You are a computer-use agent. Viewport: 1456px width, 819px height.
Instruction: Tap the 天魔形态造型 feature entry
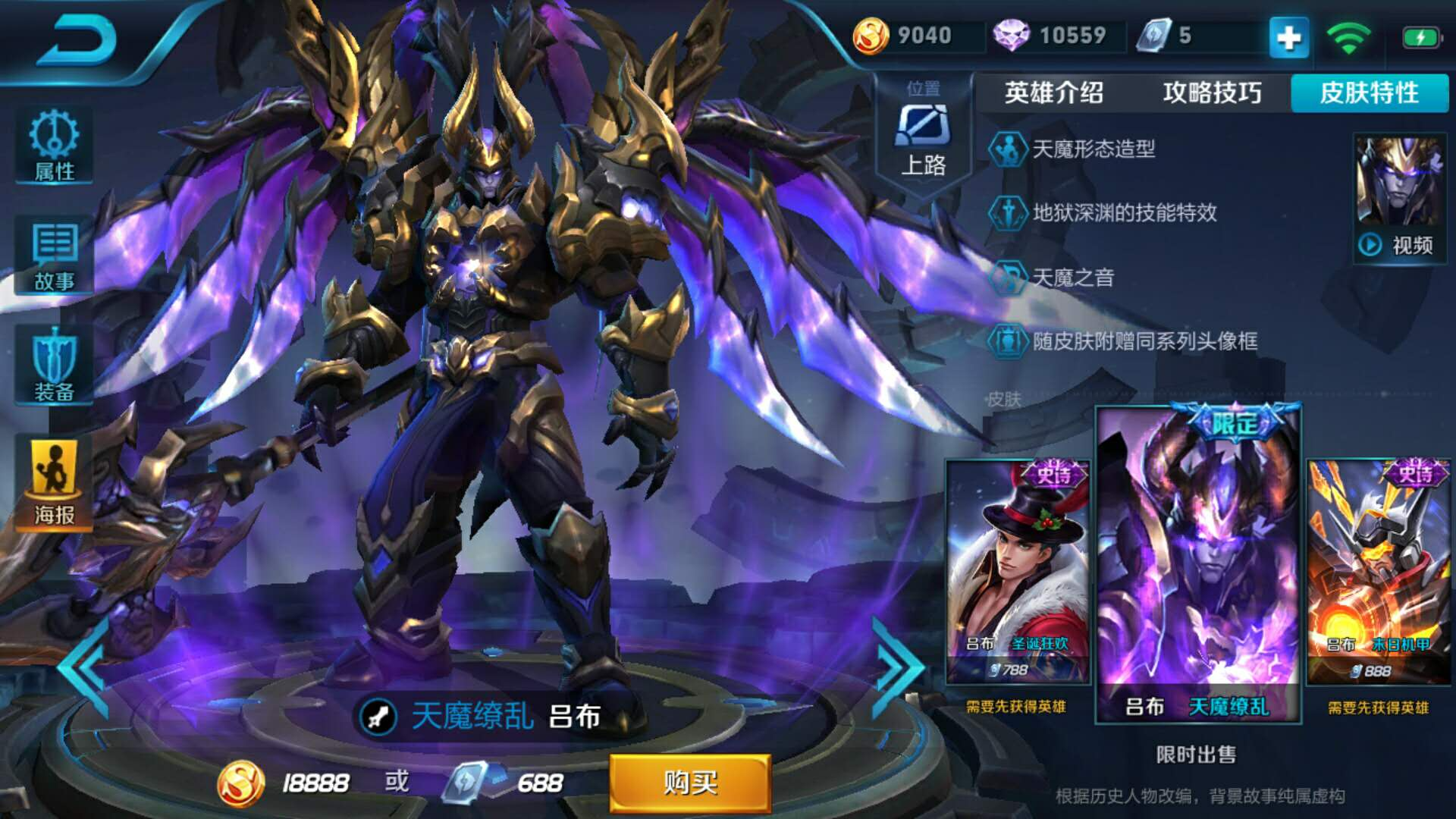(x=1093, y=149)
